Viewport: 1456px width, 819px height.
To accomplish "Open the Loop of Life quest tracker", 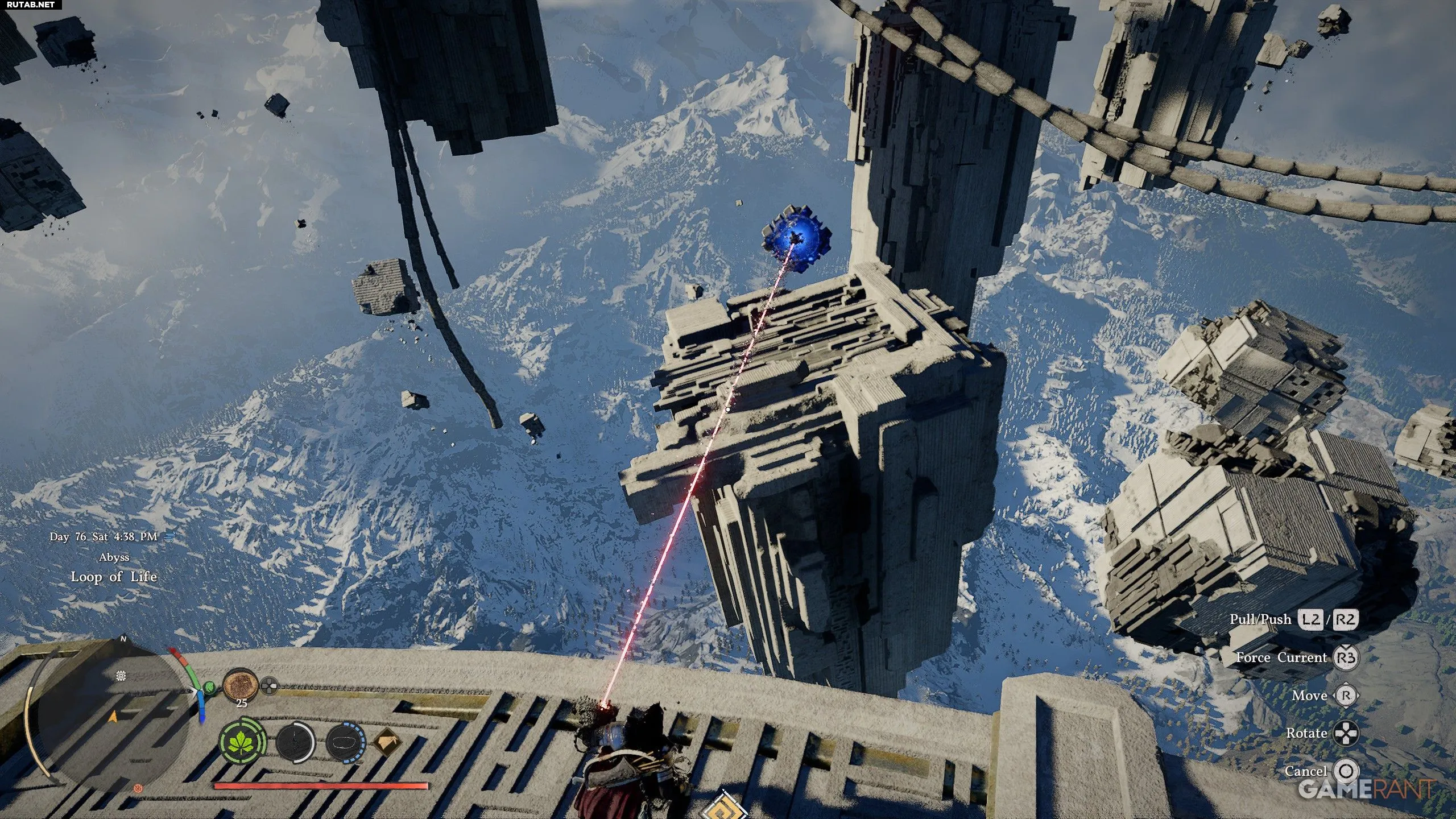I will point(114,577).
